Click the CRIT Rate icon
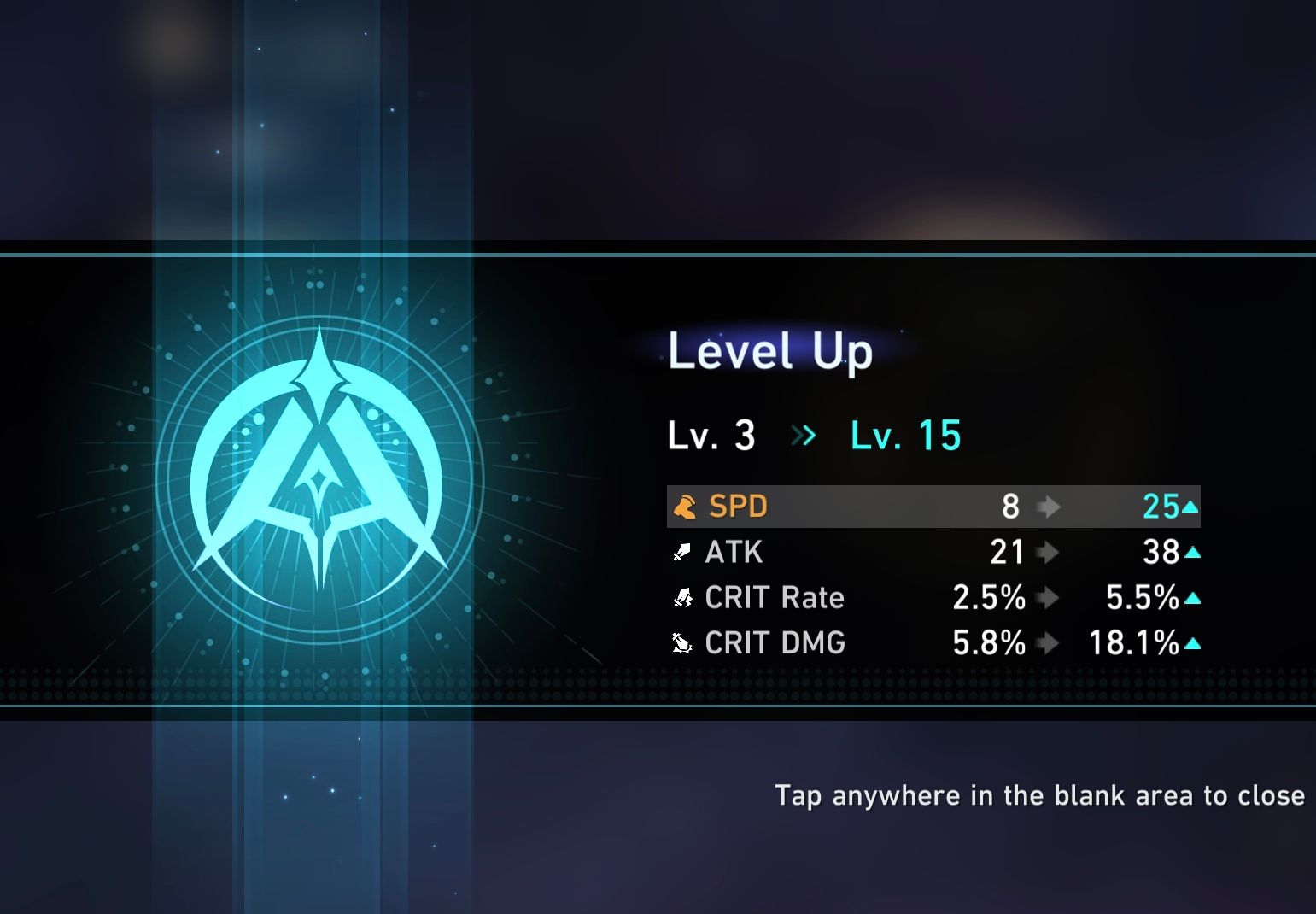 pyautogui.click(x=681, y=598)
